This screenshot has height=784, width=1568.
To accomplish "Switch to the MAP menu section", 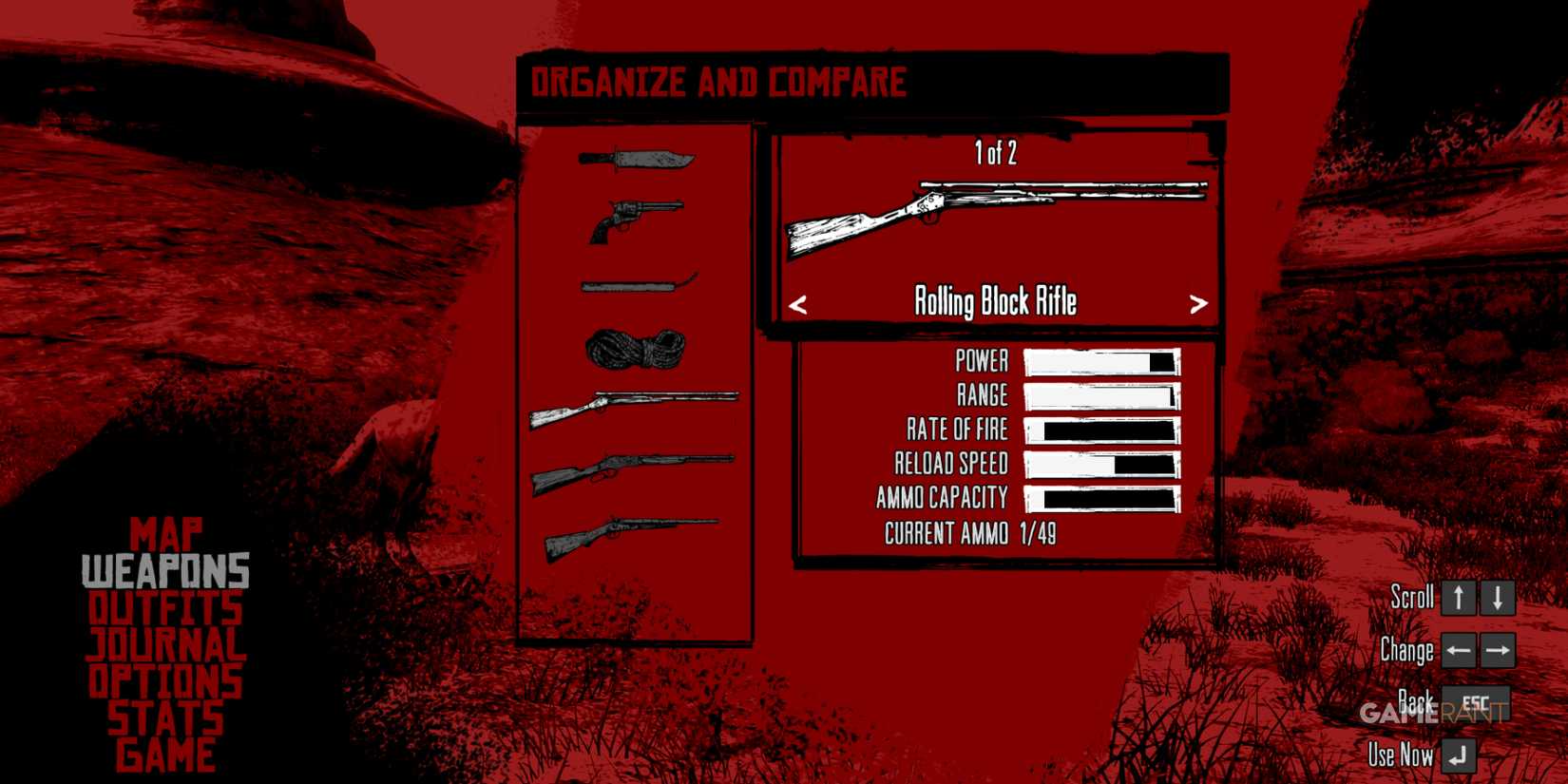I will (x=167, y=534).
